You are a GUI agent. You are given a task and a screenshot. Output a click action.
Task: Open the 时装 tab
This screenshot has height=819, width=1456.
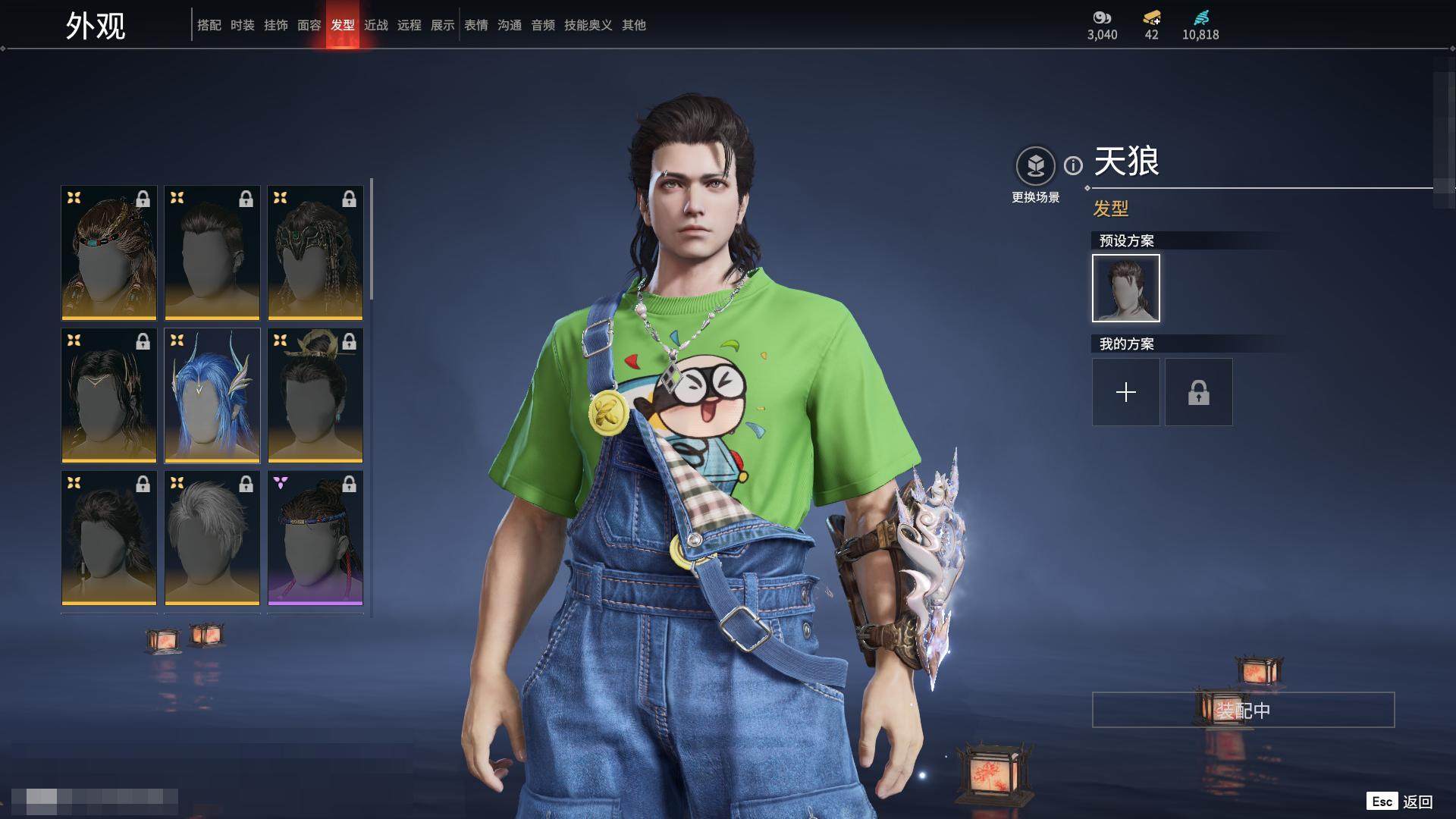[x=242, y=25]
